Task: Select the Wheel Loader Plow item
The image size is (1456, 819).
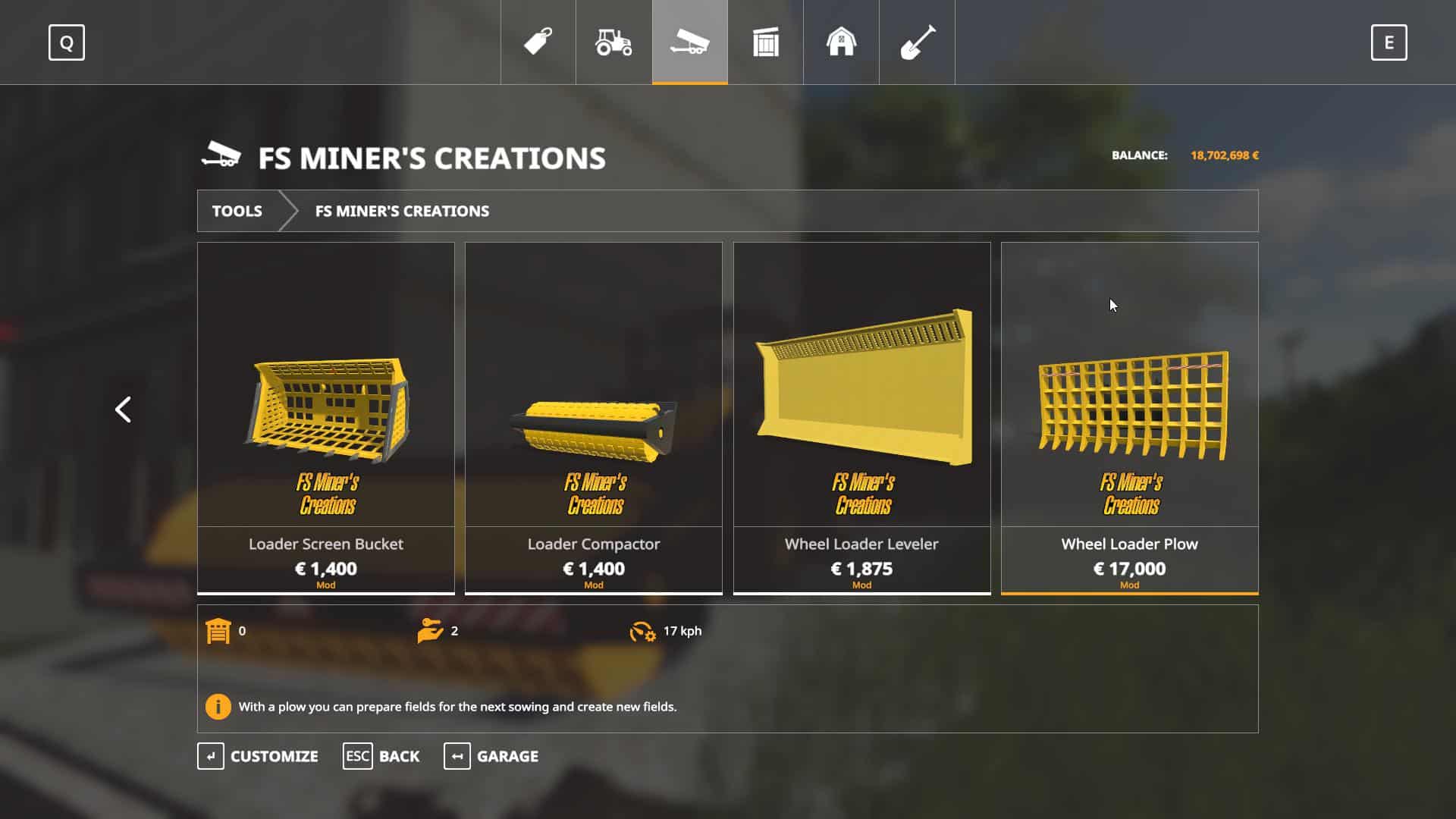Action: tap(1129, 417)
